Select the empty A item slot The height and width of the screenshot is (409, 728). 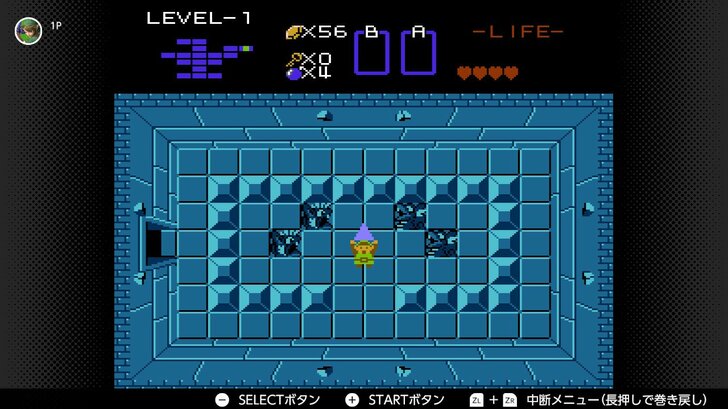click(x=418, y=52)
